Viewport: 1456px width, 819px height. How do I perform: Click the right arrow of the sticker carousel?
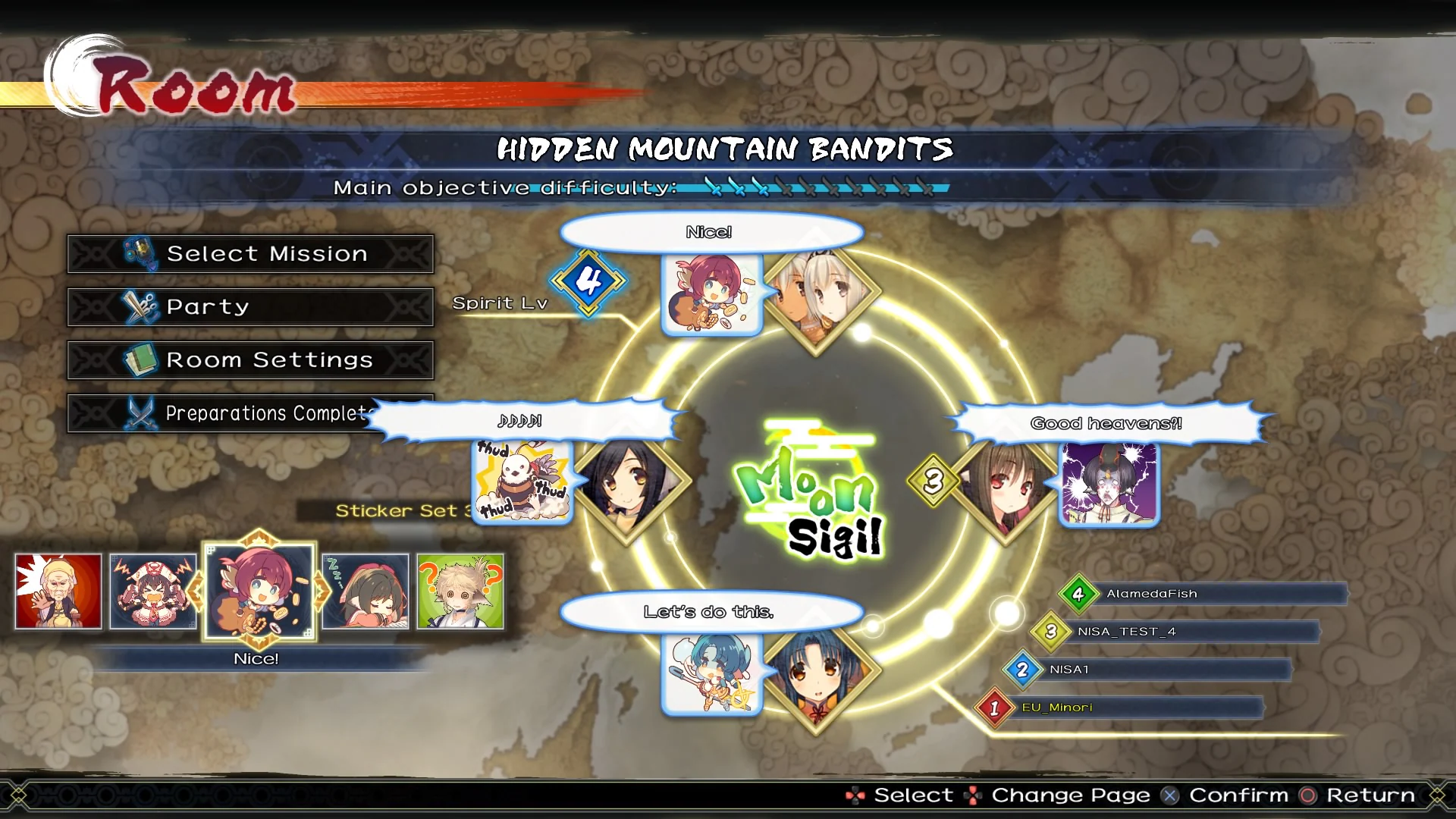(322, 591)
